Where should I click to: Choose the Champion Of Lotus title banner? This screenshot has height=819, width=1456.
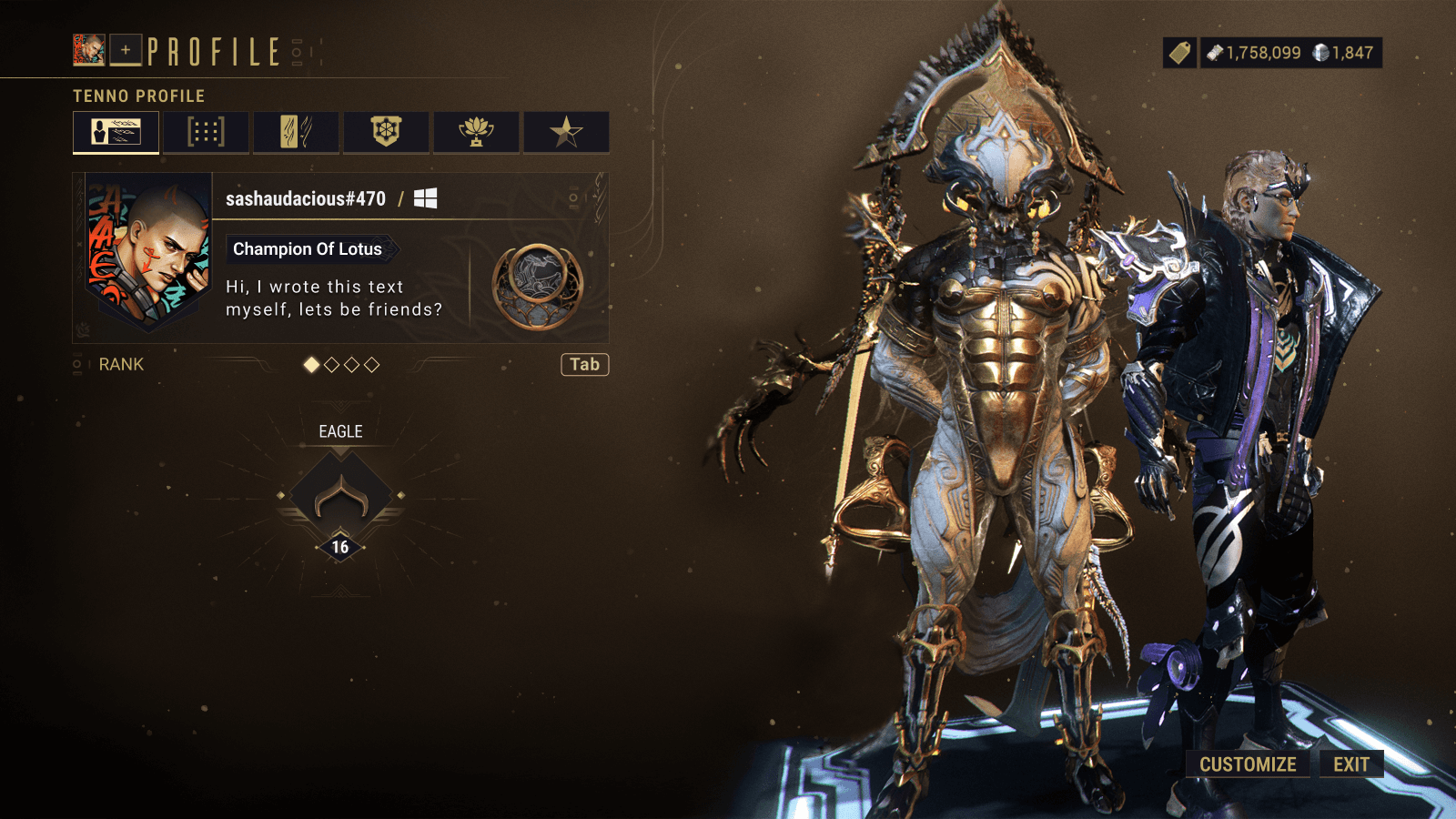[308, 249]
